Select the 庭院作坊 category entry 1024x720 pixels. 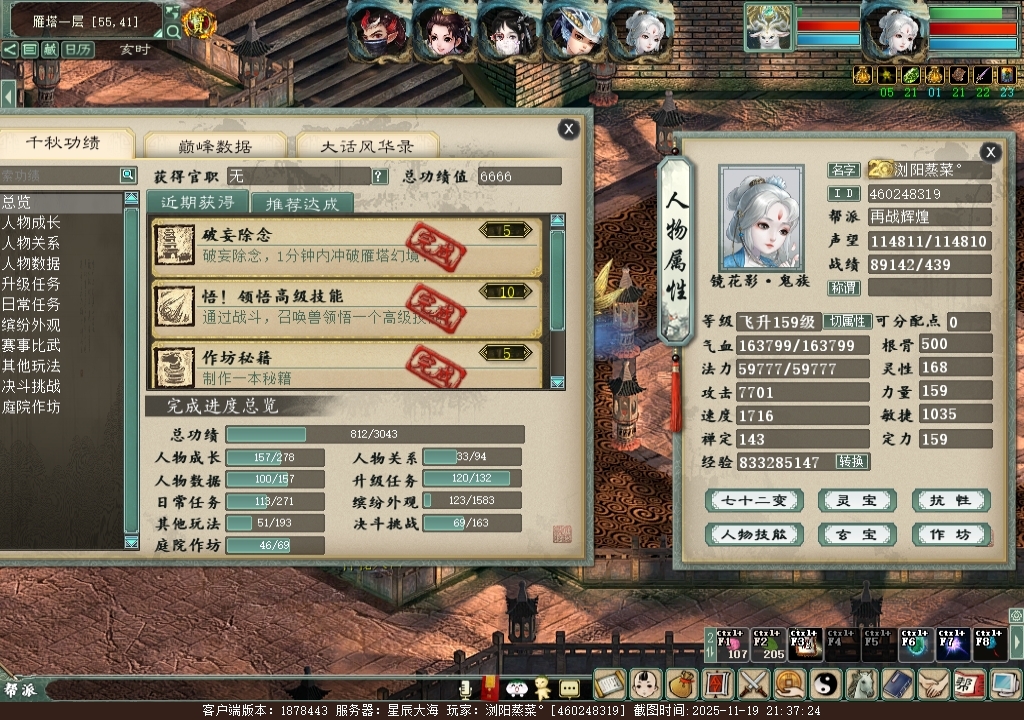[x=31, y=407]
